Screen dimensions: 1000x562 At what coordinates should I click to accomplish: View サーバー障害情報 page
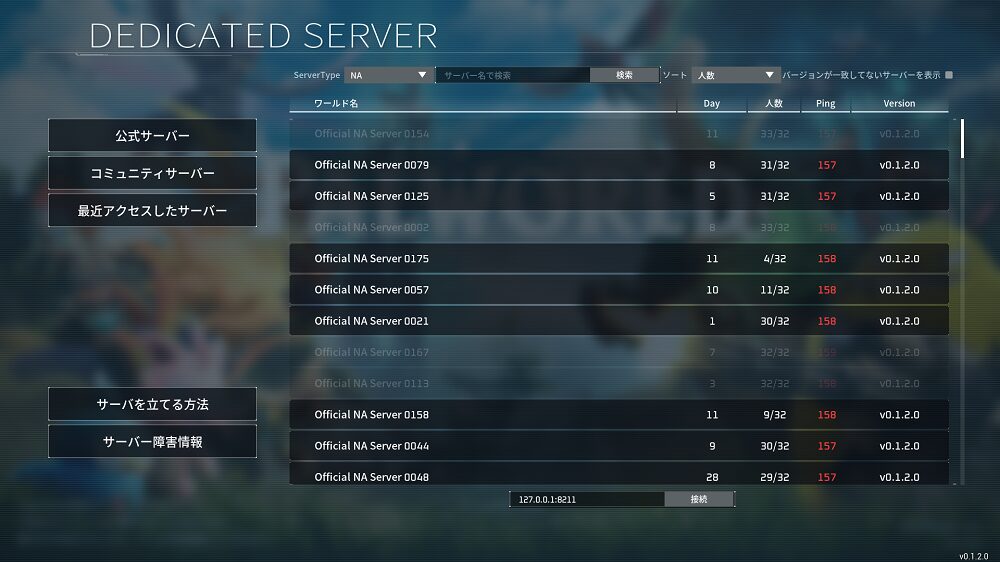coord(152,441)
